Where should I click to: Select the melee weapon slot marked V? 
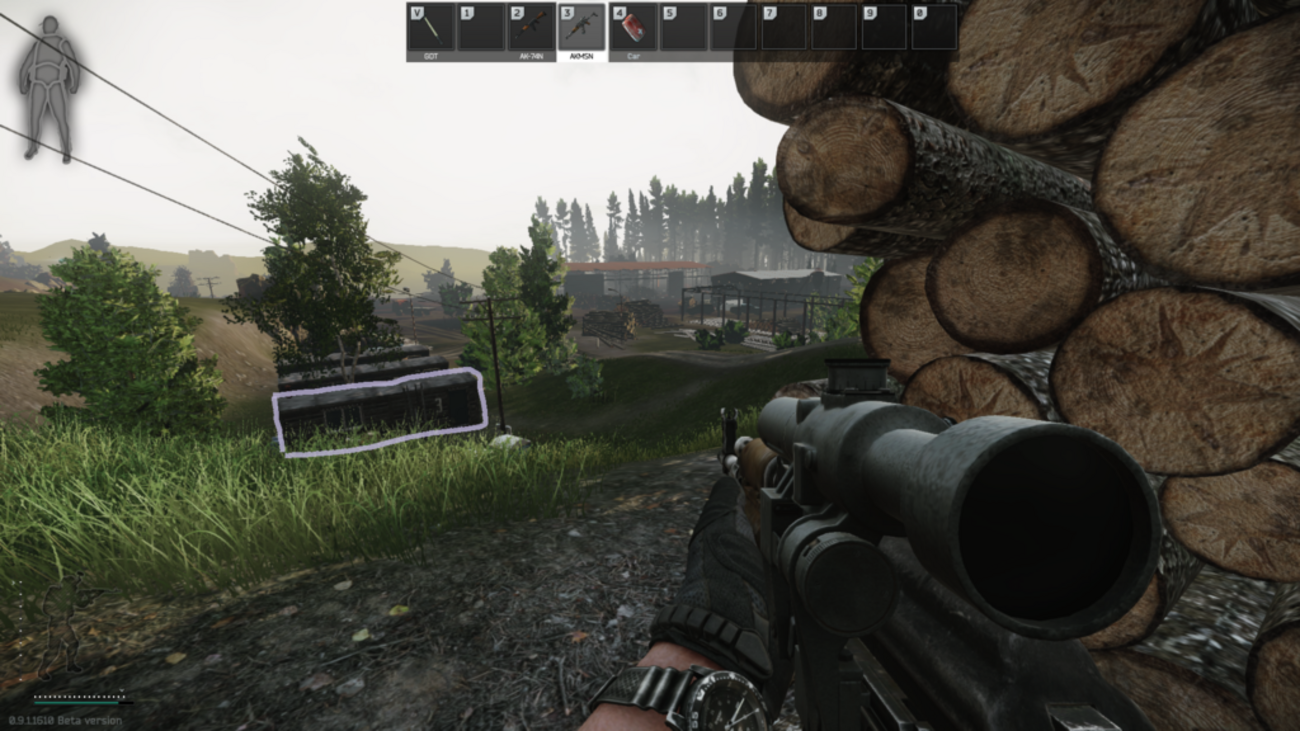(431, 28)
